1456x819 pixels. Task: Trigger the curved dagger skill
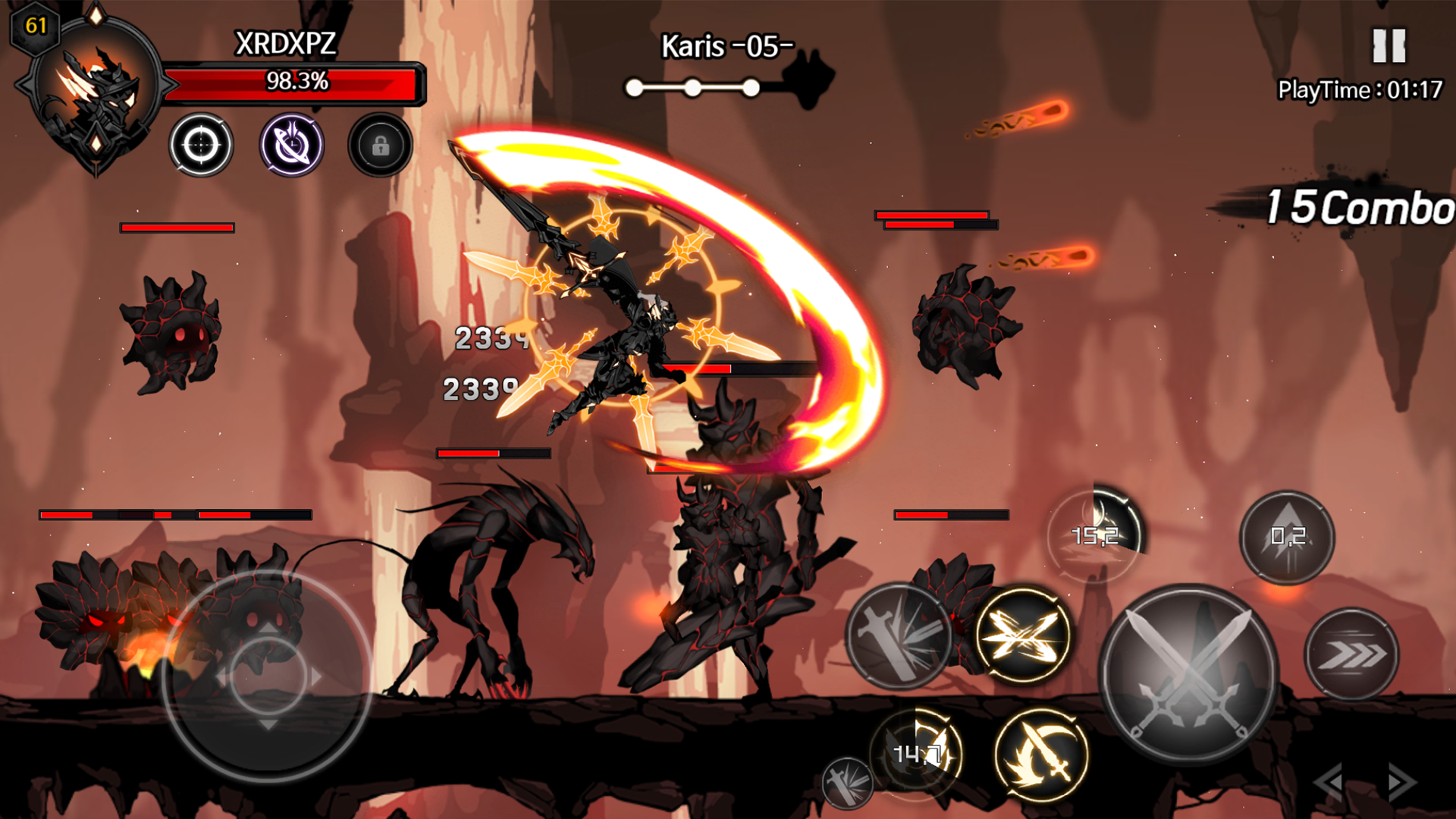[x=1039, y=758]
